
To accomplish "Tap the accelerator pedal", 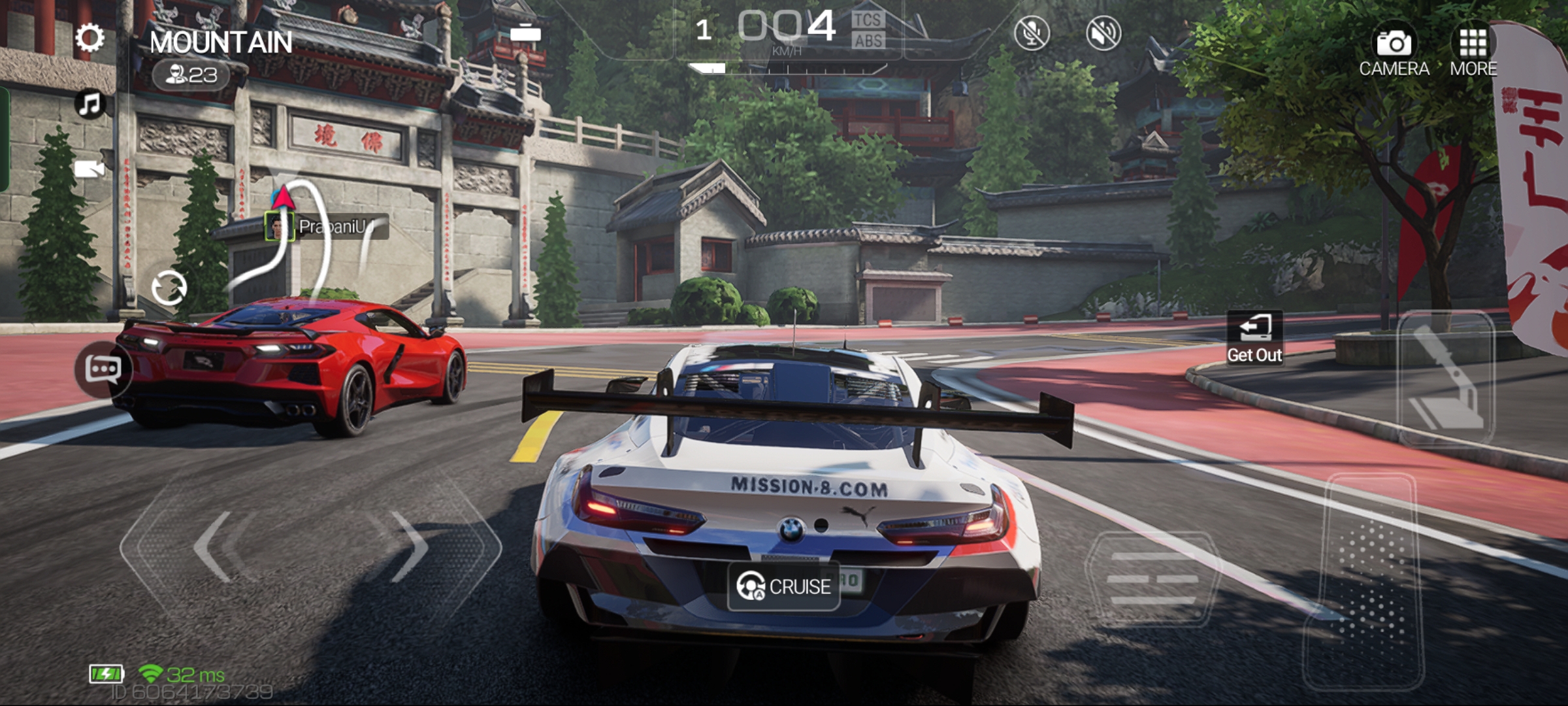I will 1365,582.
